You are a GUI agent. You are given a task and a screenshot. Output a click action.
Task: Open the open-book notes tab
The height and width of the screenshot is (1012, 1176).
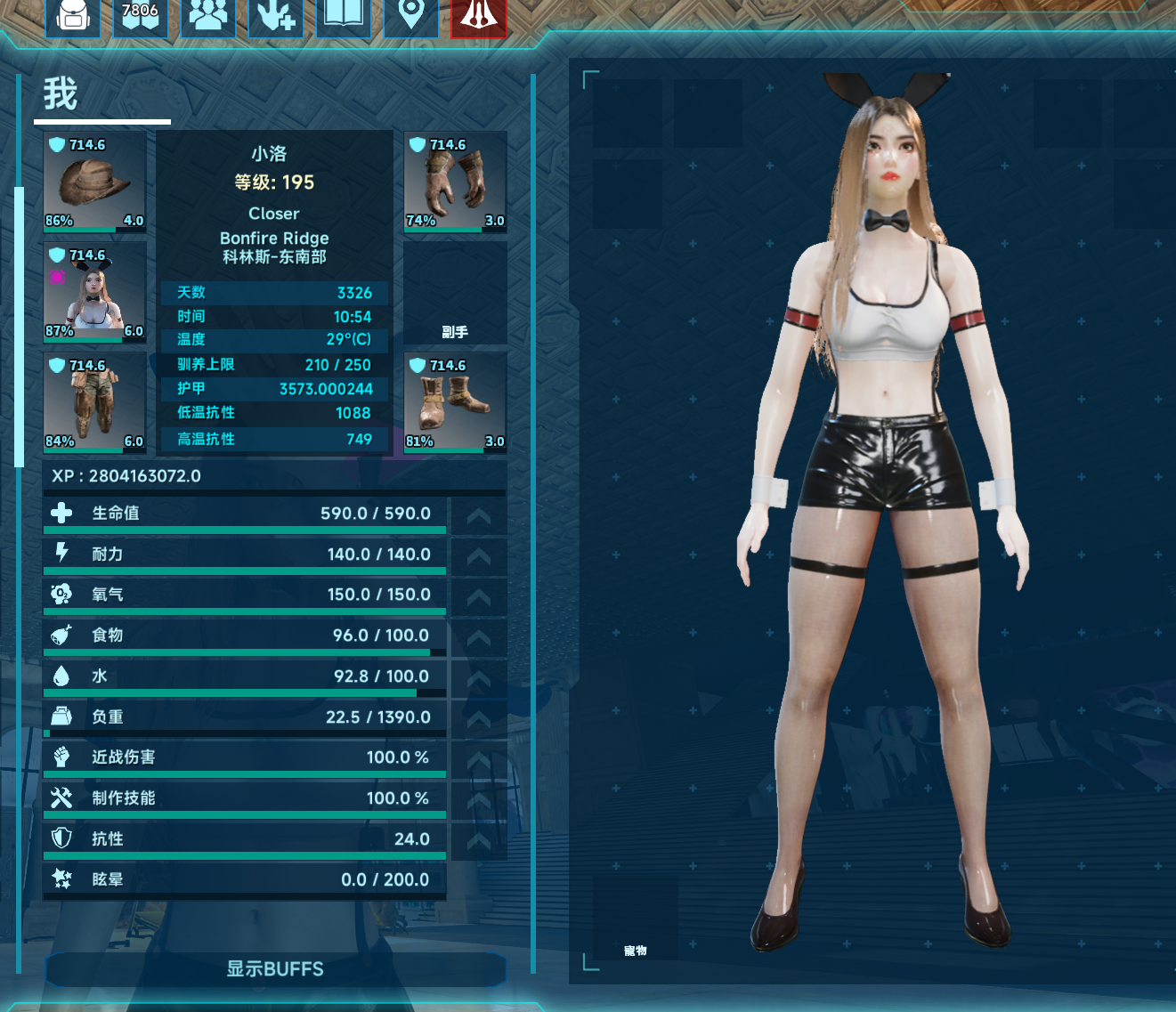click(344, 15)
